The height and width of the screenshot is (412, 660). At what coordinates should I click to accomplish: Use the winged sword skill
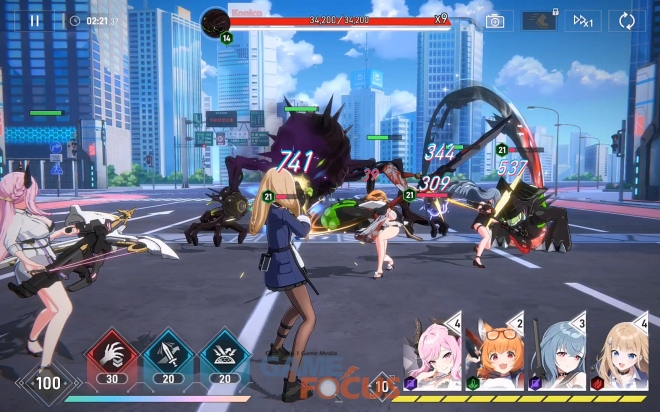click(x=168, y=354)
